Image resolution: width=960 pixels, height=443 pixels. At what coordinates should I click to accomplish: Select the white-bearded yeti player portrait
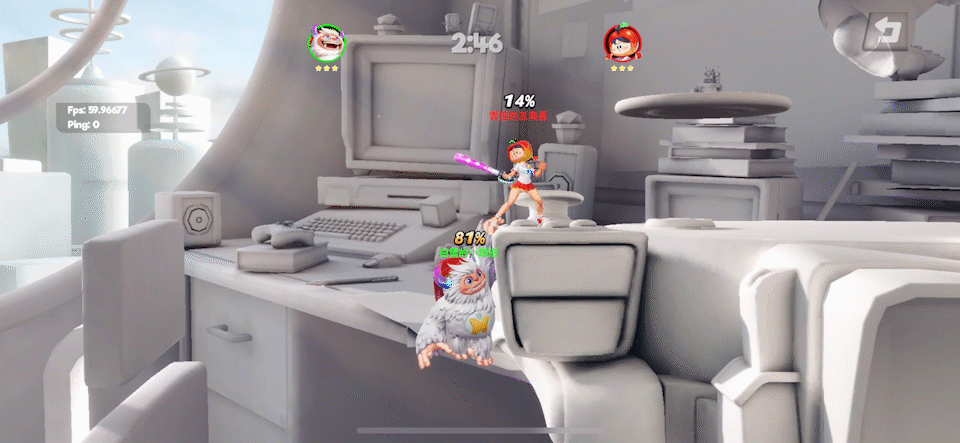[x=326, y=43]
